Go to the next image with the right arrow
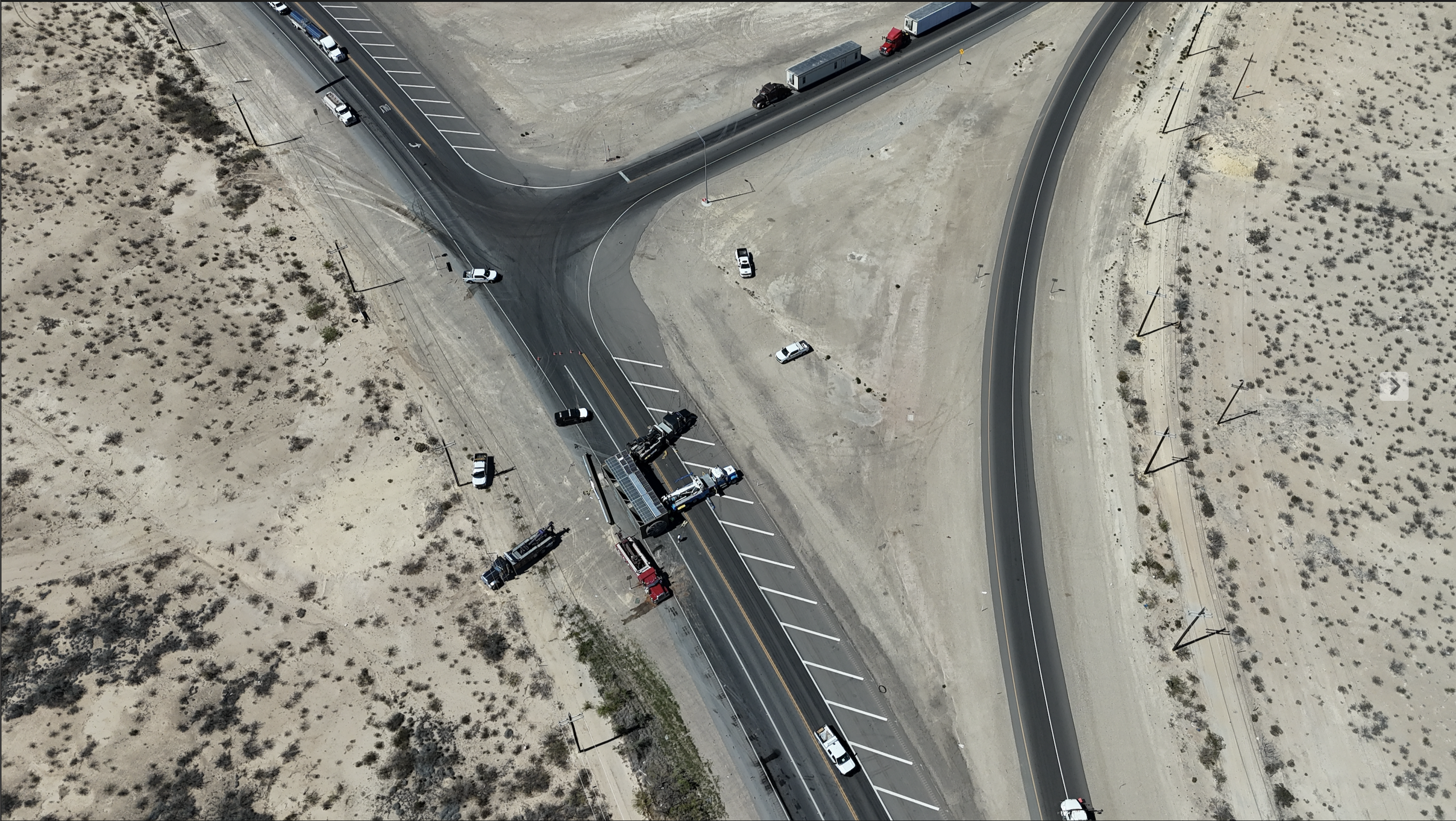1456x821 pixels. (1394, 387)
